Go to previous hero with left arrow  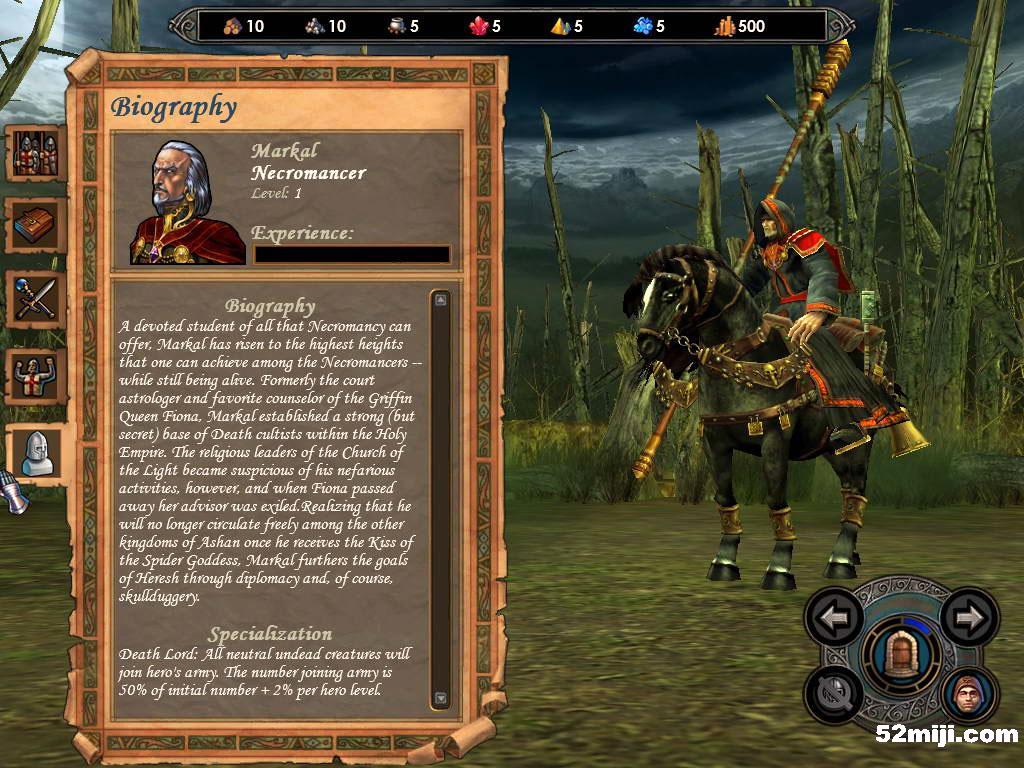(x=835, y=619)
